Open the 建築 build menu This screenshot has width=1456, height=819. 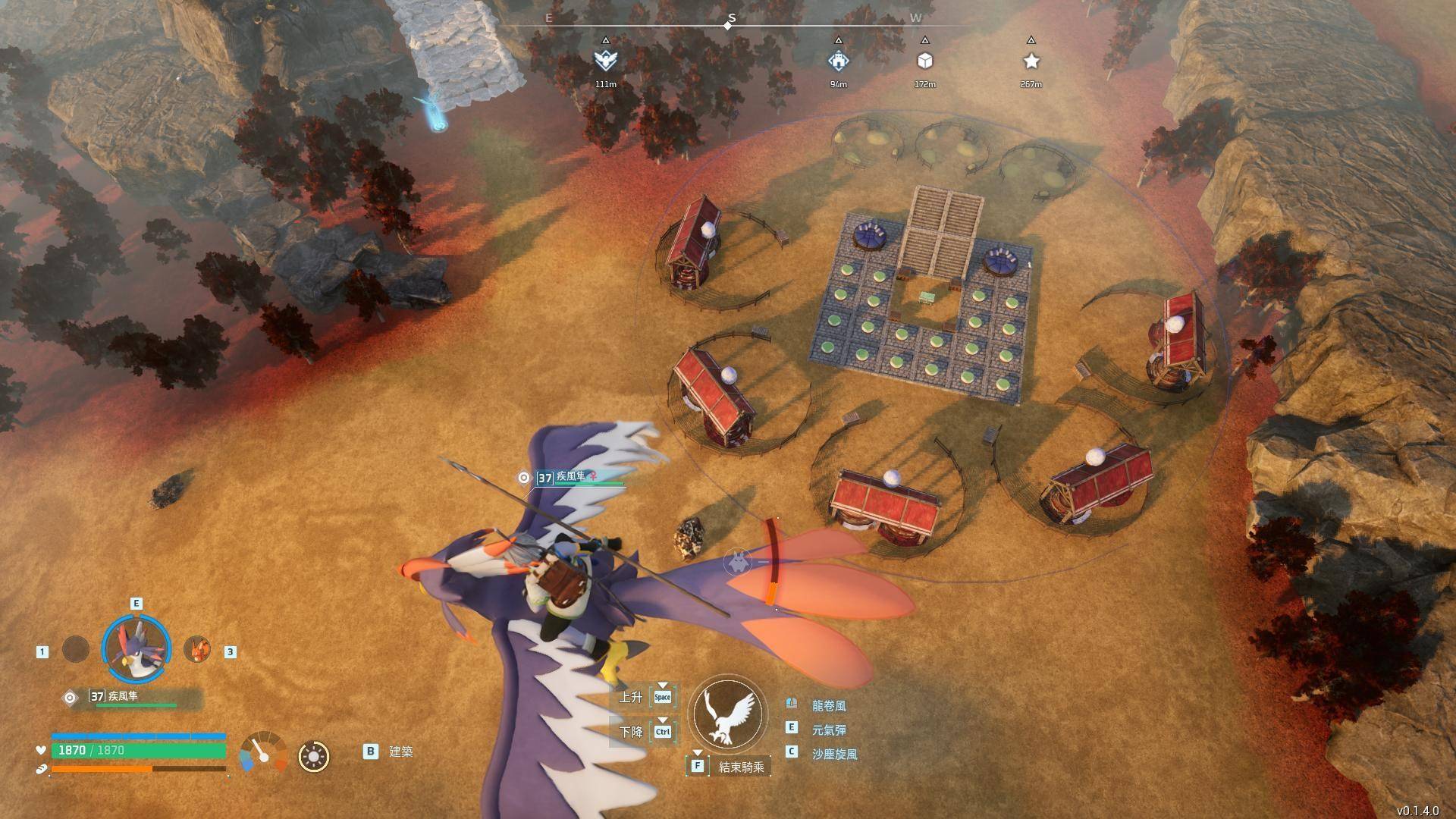(400, 752)
